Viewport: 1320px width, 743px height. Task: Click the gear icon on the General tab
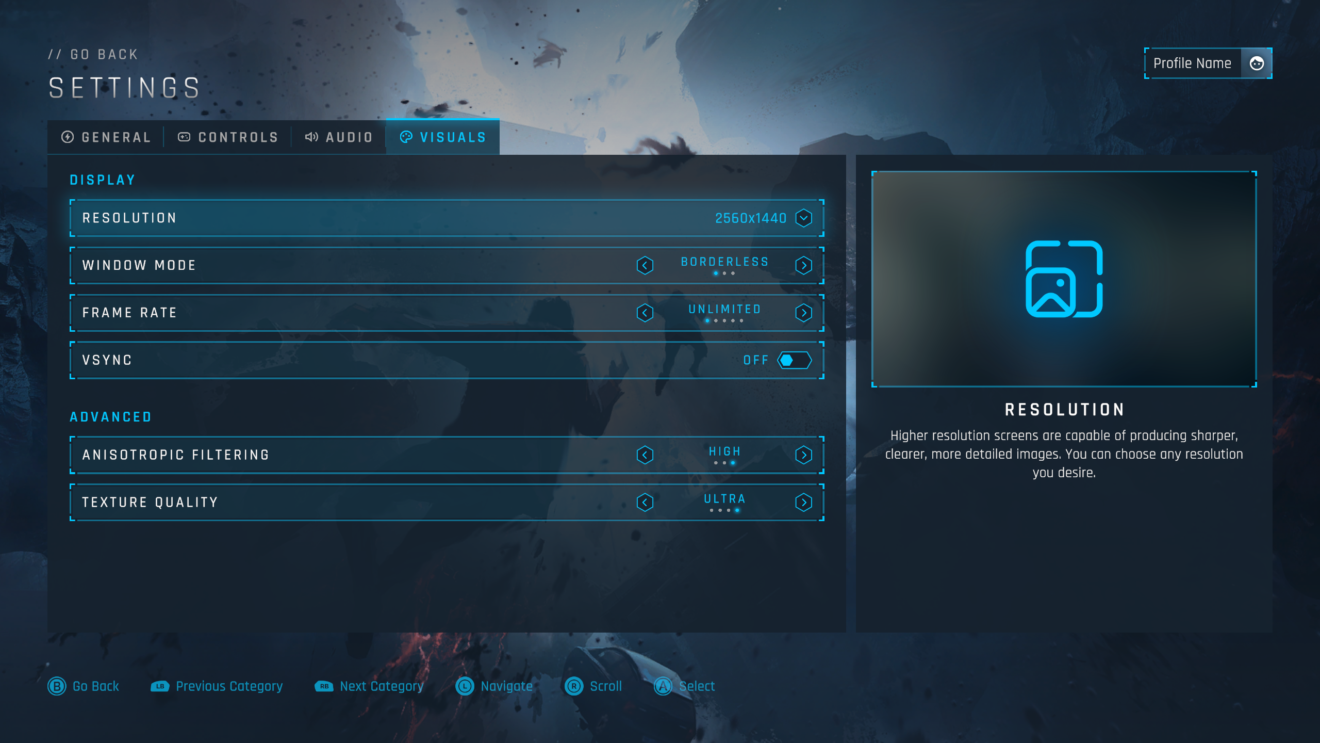66,137
